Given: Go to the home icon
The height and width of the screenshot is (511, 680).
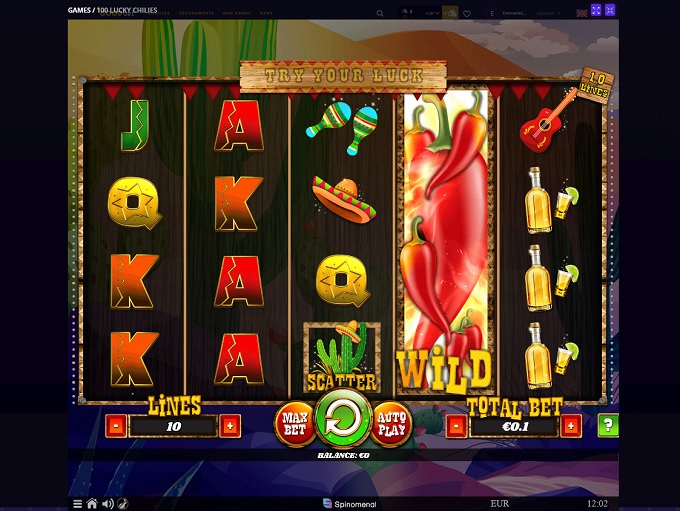Looking at the screenshot, I should tap(92, 503).
